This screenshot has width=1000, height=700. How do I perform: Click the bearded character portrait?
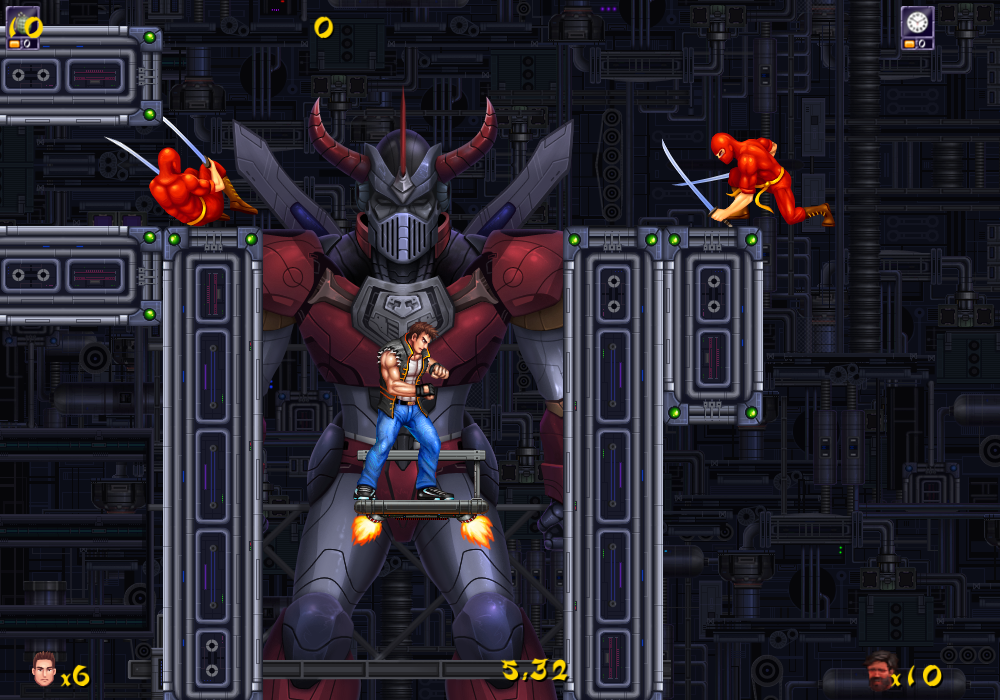[879, 668]
